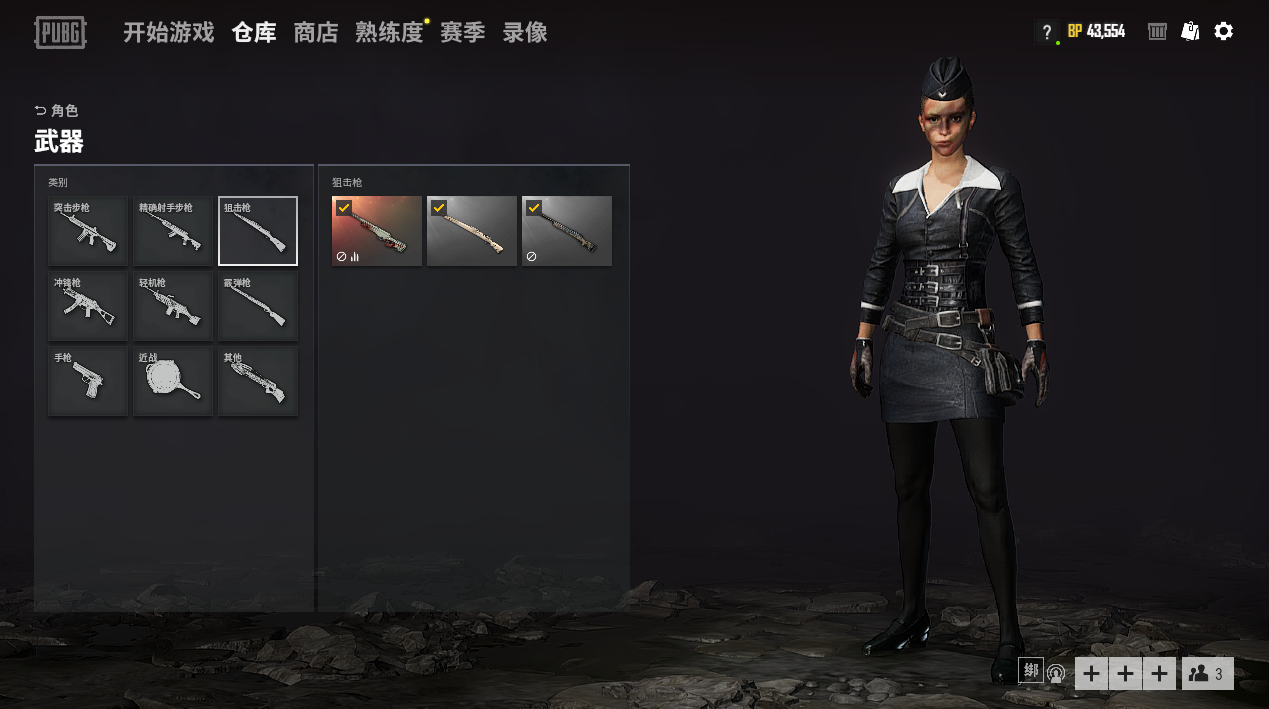The width and height of the screenshot is (1269, 709).
Task: Open the settings gear icon
Action: tap(1223, 32)
